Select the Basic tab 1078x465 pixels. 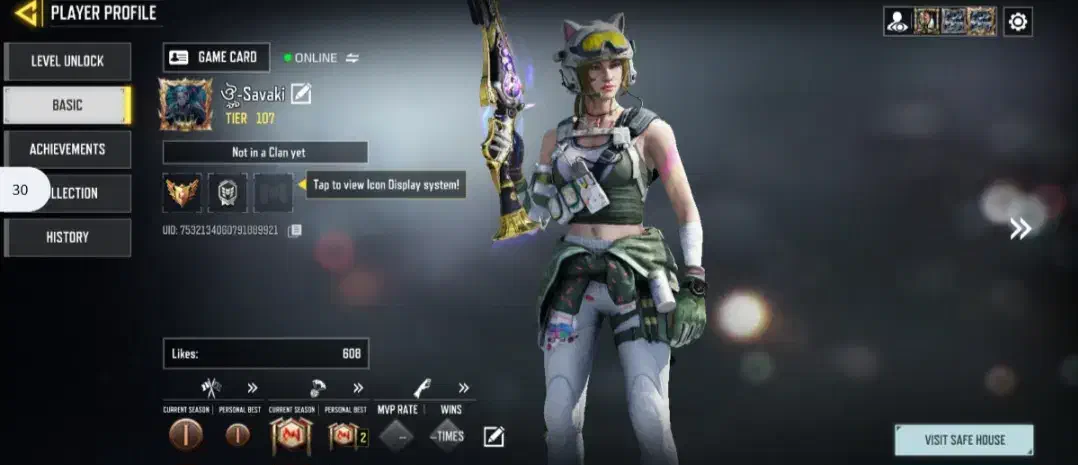click(67, 105)
